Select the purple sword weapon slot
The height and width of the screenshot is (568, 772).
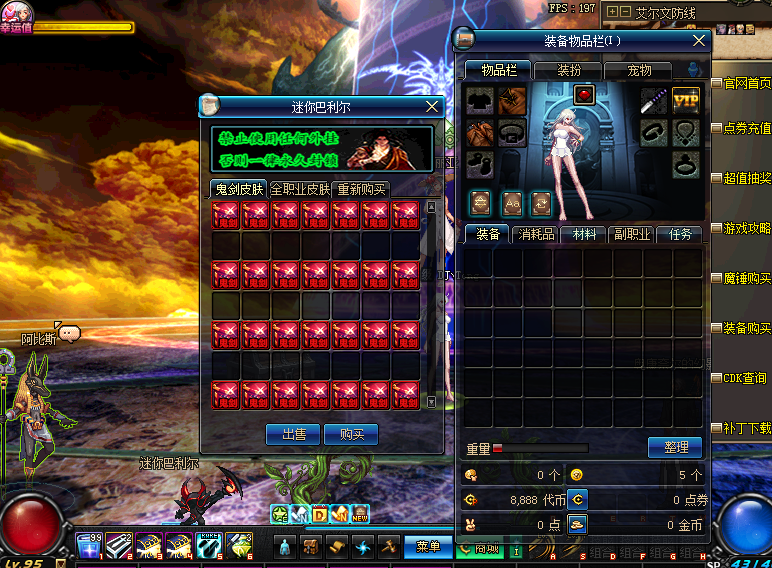coord(654,100)
